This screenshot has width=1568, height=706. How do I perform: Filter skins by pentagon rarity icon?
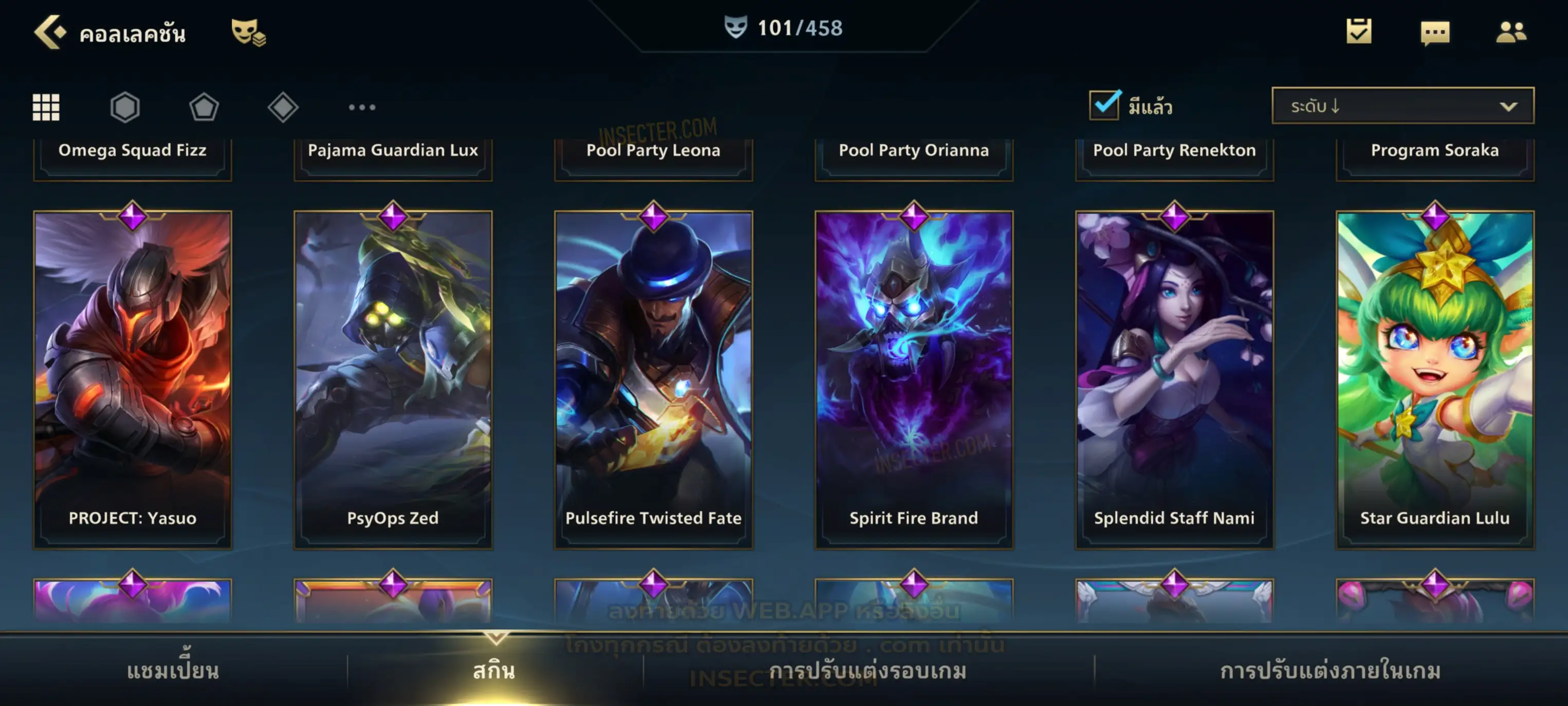coord(204,107)
